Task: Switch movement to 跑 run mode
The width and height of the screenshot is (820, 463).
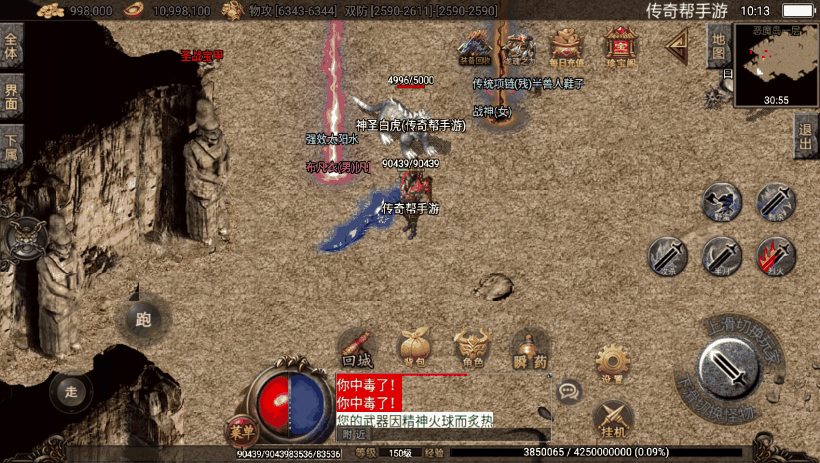Action: (142, 320)
